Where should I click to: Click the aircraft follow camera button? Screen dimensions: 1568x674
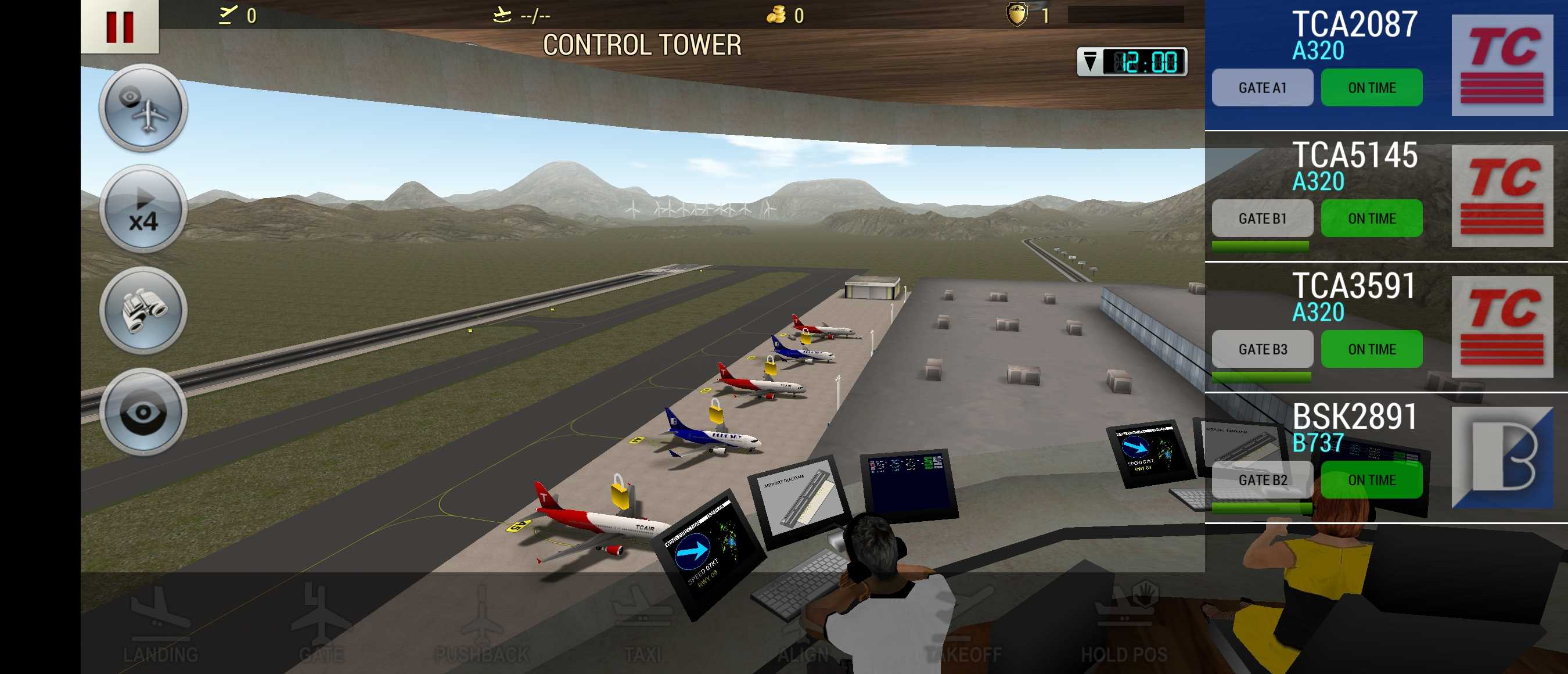click(x=143, y=107)
